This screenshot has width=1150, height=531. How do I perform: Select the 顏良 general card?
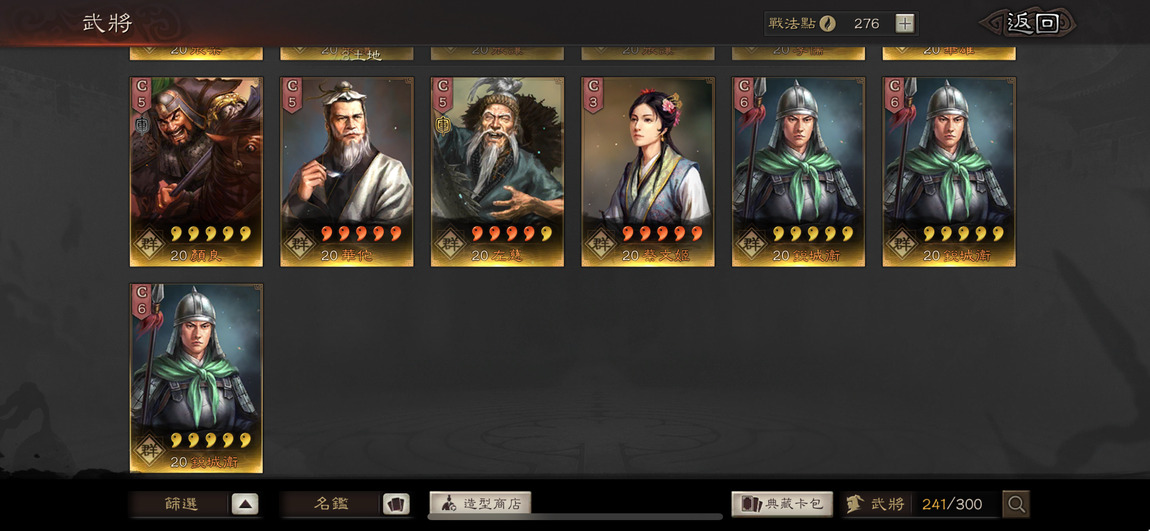196,171
